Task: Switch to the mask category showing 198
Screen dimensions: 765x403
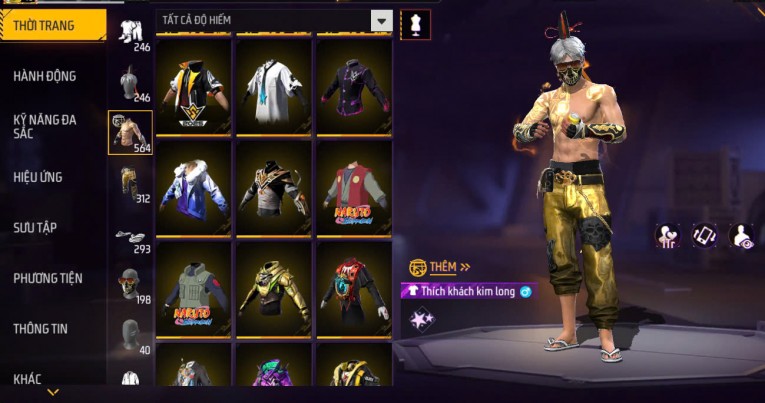Action: click(x=130, y=285)
